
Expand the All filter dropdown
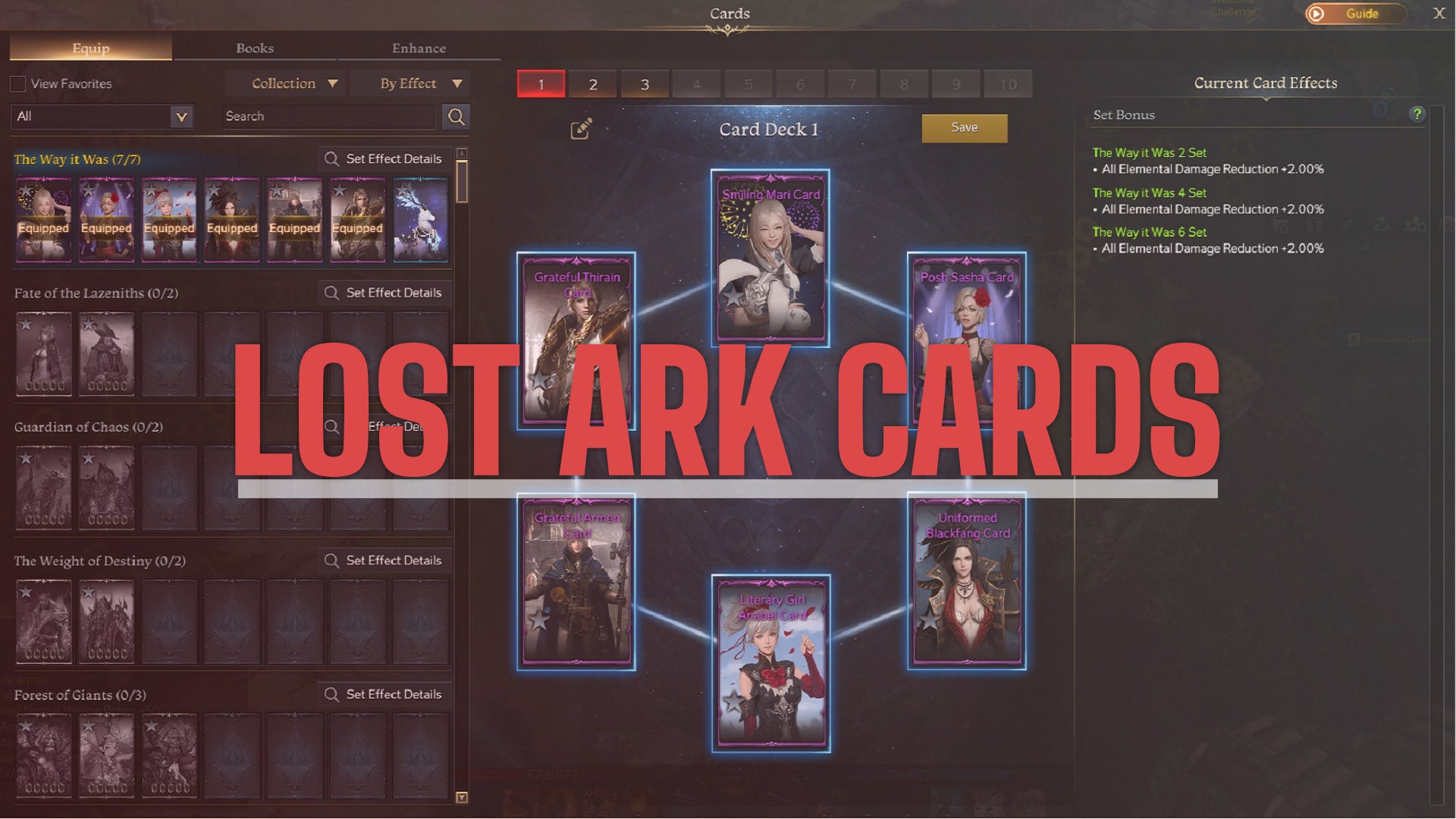[x=102, y=116]
